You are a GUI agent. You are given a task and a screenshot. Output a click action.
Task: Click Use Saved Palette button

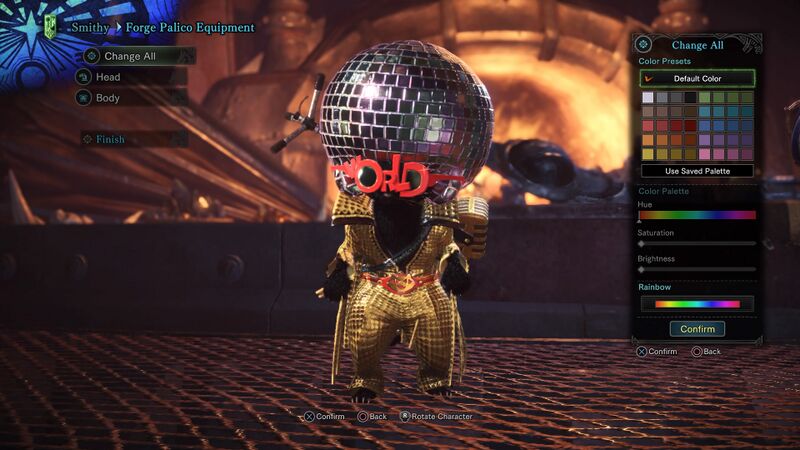(x=697, y=171)
